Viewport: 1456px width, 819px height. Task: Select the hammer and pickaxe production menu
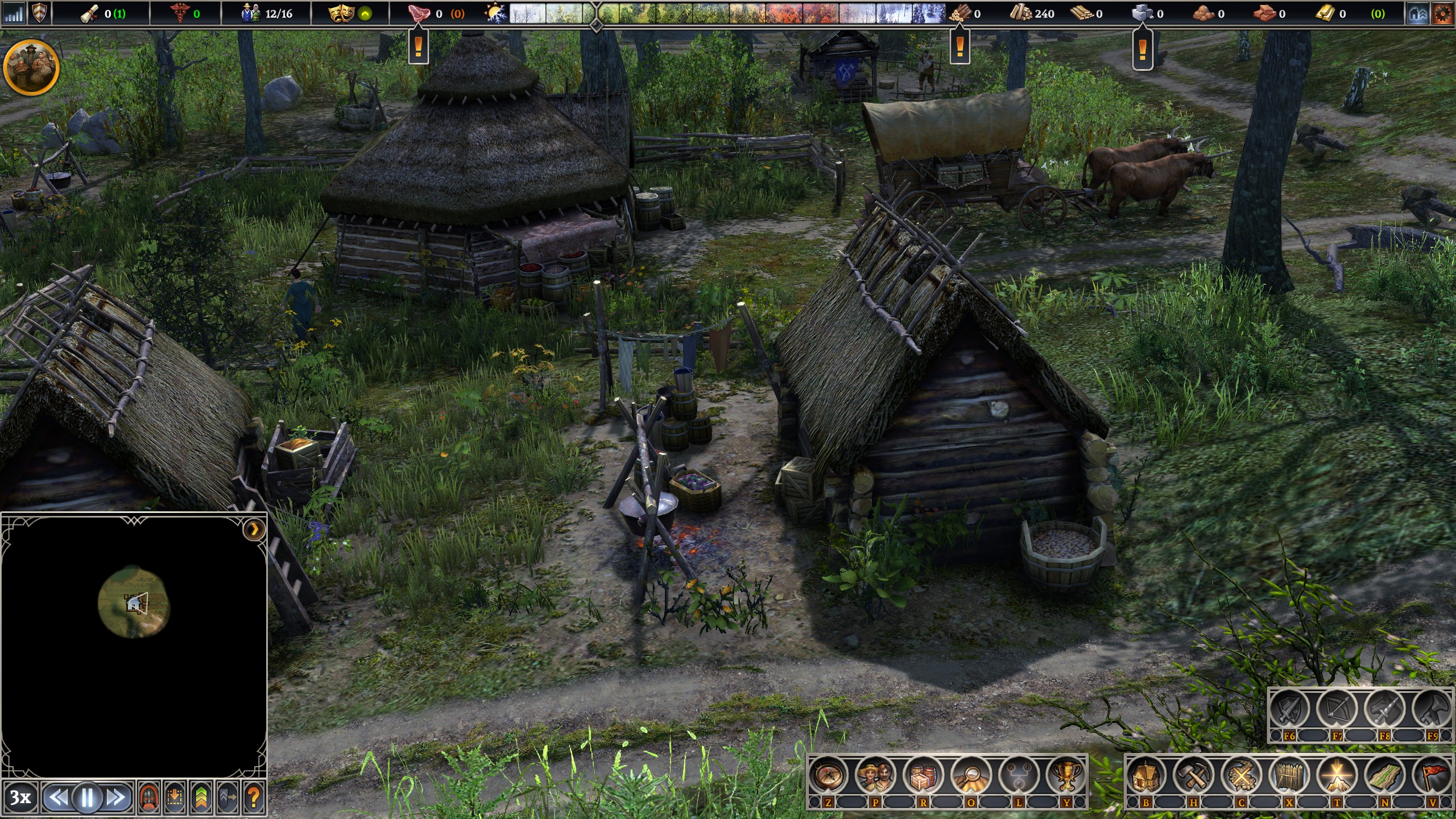1194,775
